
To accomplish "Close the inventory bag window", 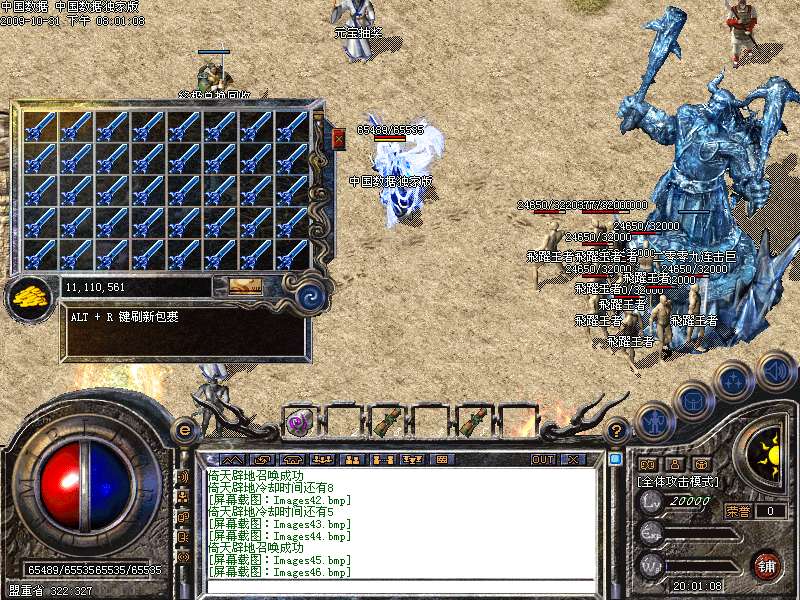I will tap(338, 138).
